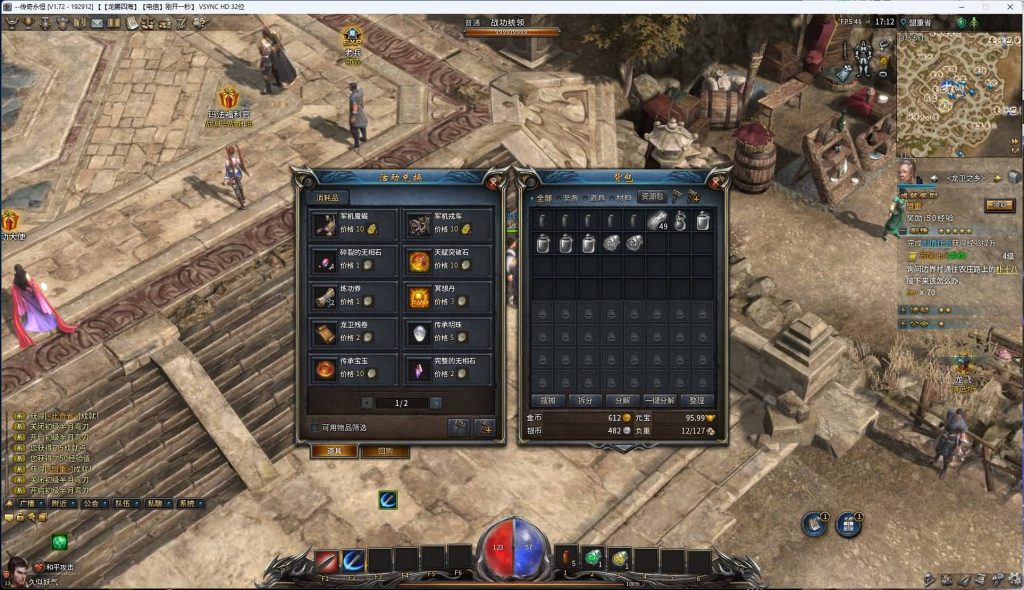This screenshot has height=590, width=1024.
Task: Click the 整理 sort button in backpack
Action: point(697,400)
